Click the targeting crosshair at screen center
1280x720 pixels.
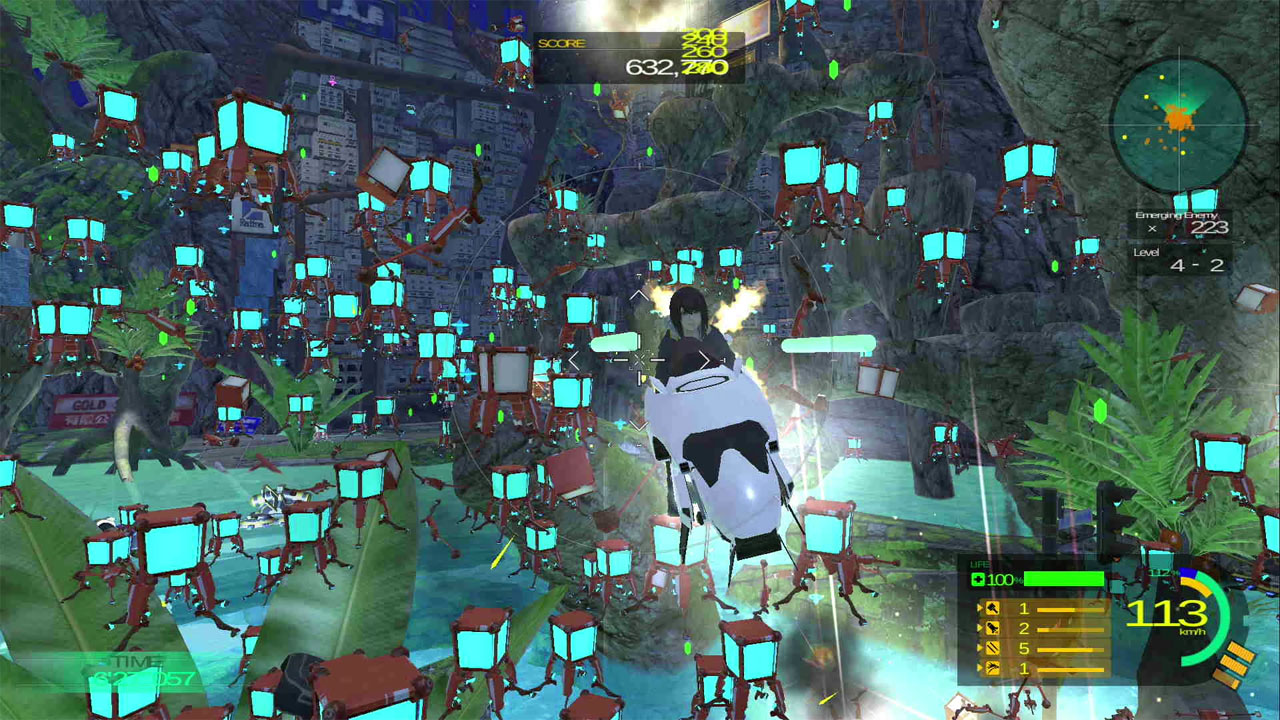[x=638, y=358]
